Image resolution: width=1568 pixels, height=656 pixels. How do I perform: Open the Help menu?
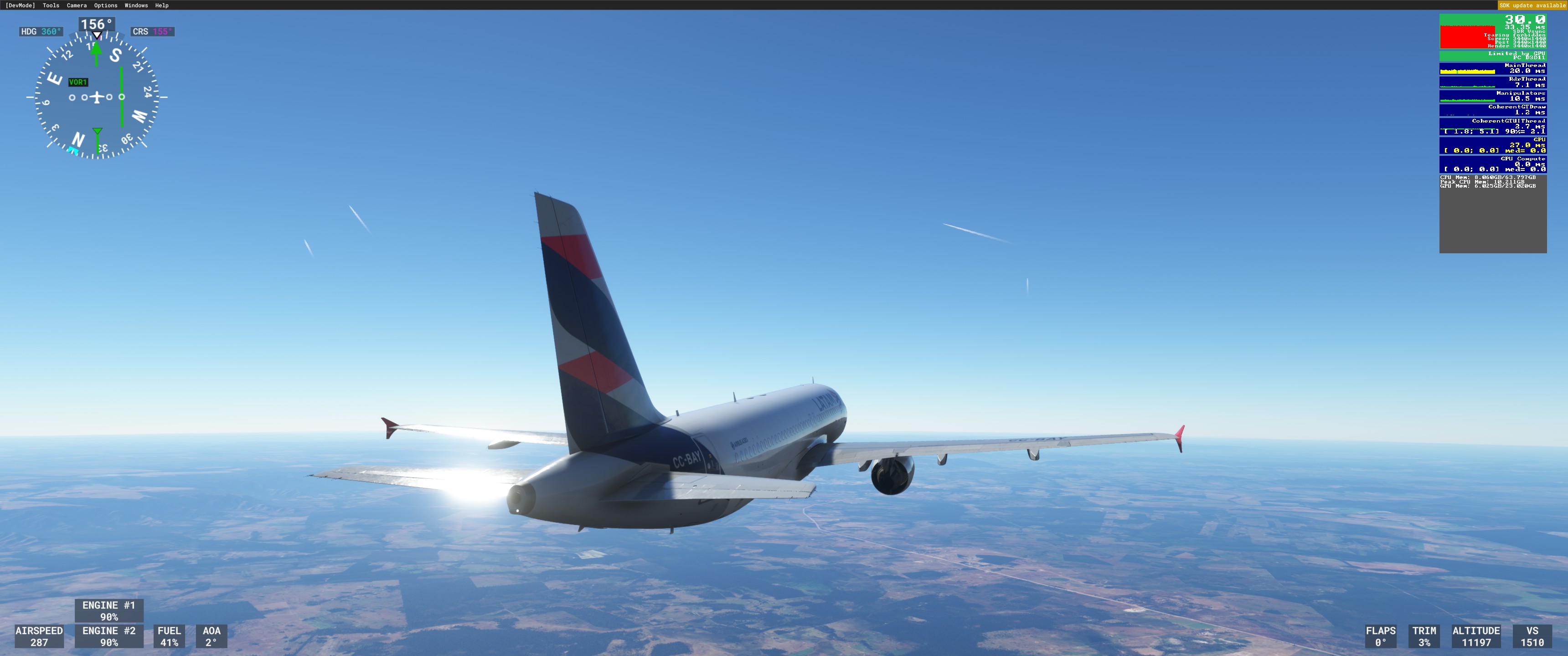[x=161, y=5]
